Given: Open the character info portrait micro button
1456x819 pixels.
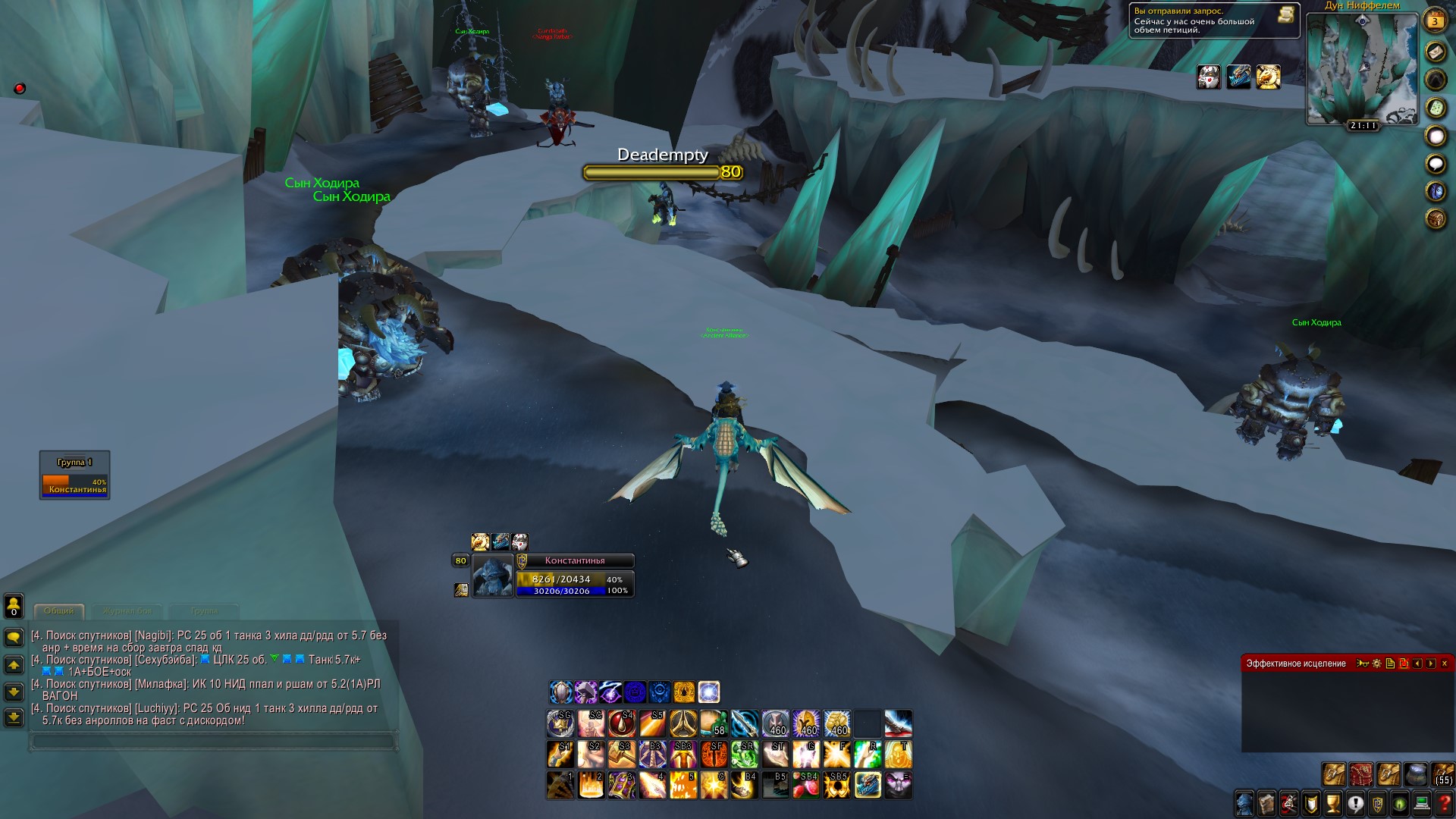Looking at the screenshot, I should 1244,803.
